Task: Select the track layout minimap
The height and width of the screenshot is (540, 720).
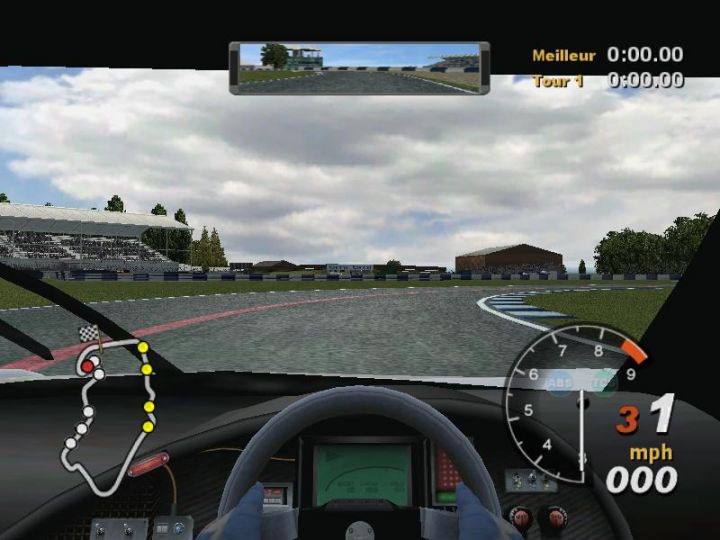Action: point(110,415)
